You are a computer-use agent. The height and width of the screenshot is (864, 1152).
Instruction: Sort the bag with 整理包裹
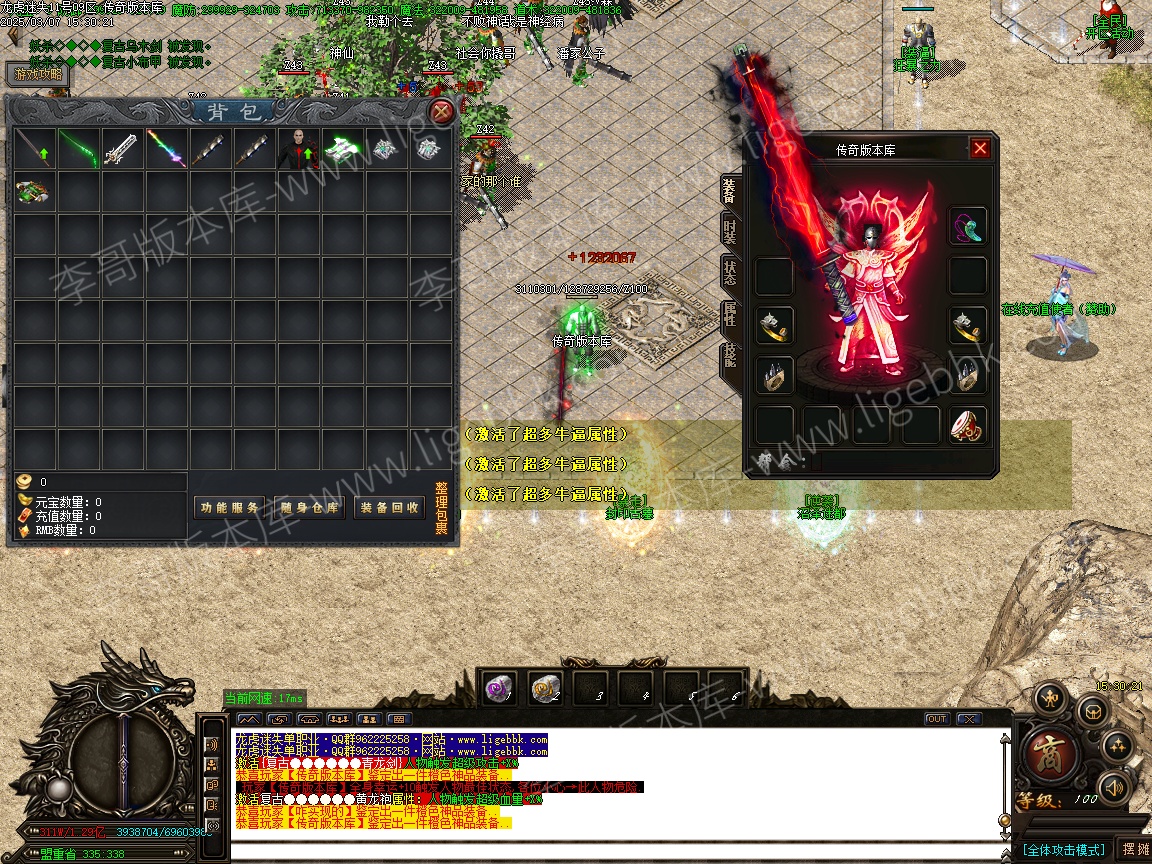[441, 508]
